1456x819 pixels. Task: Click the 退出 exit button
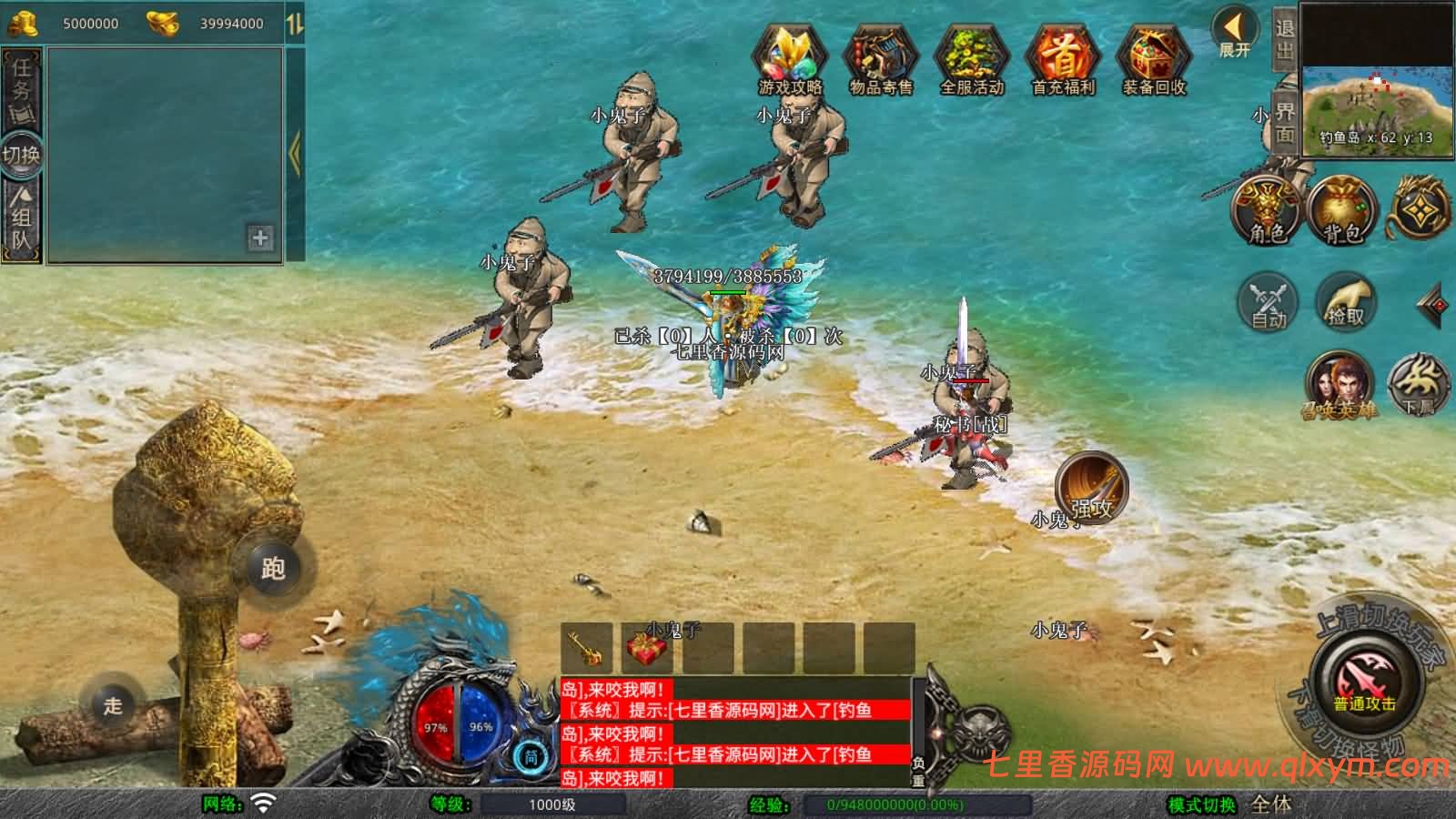pos(1284,40)
